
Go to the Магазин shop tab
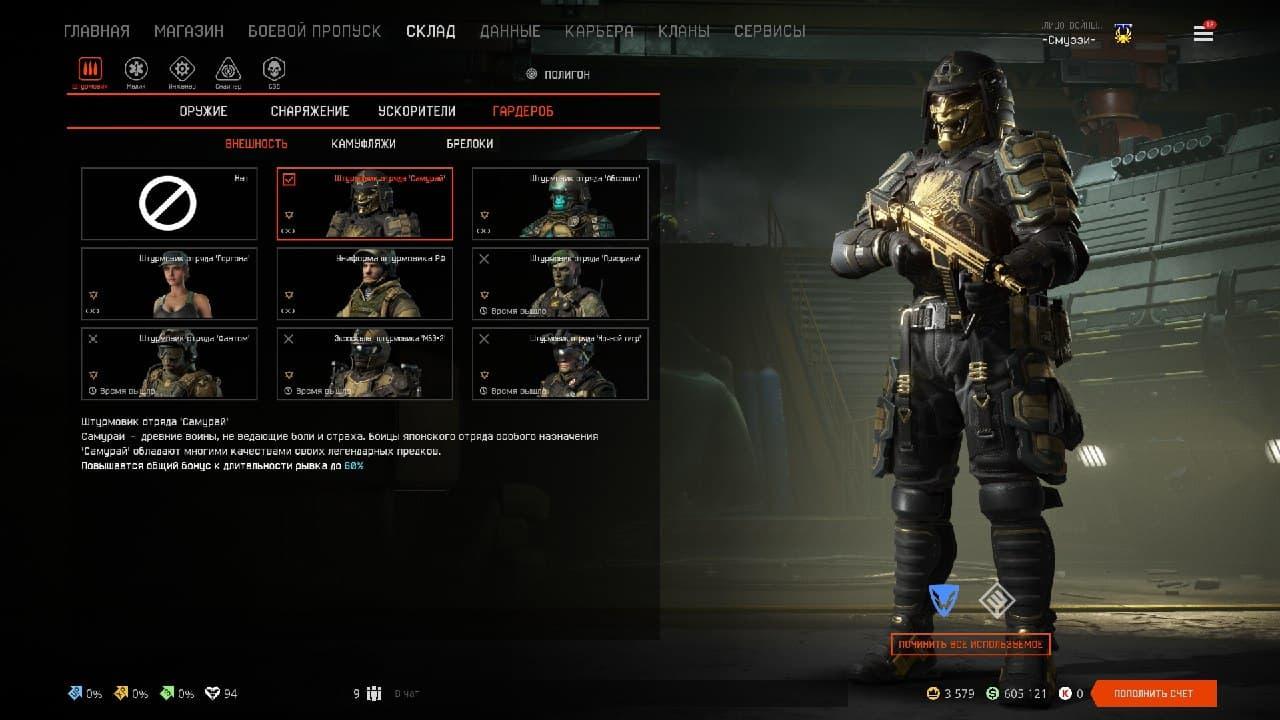pos(189,31)
